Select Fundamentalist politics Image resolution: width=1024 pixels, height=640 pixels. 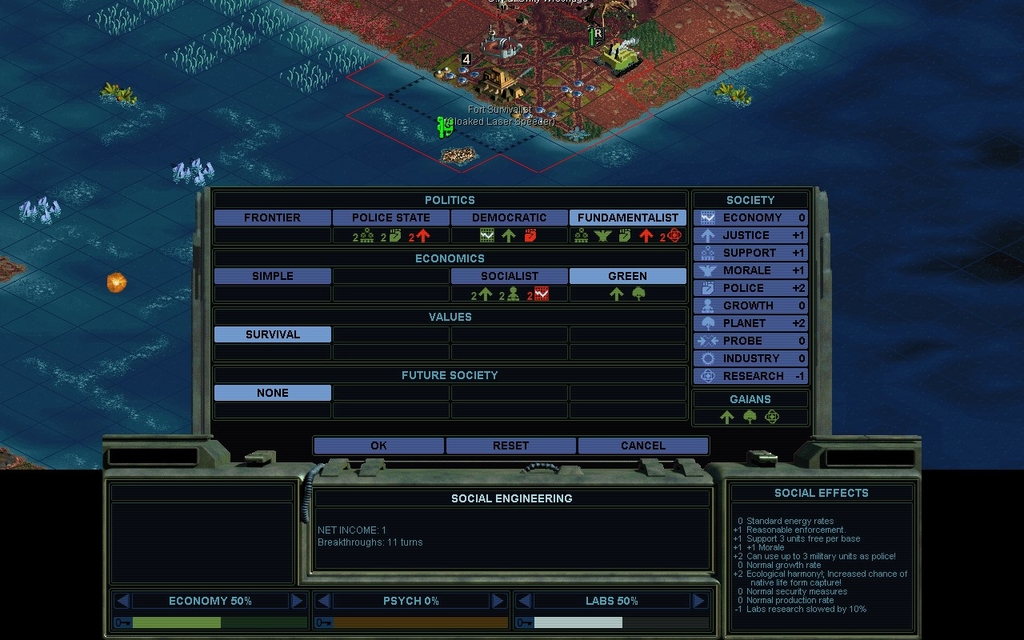point(627,218)
